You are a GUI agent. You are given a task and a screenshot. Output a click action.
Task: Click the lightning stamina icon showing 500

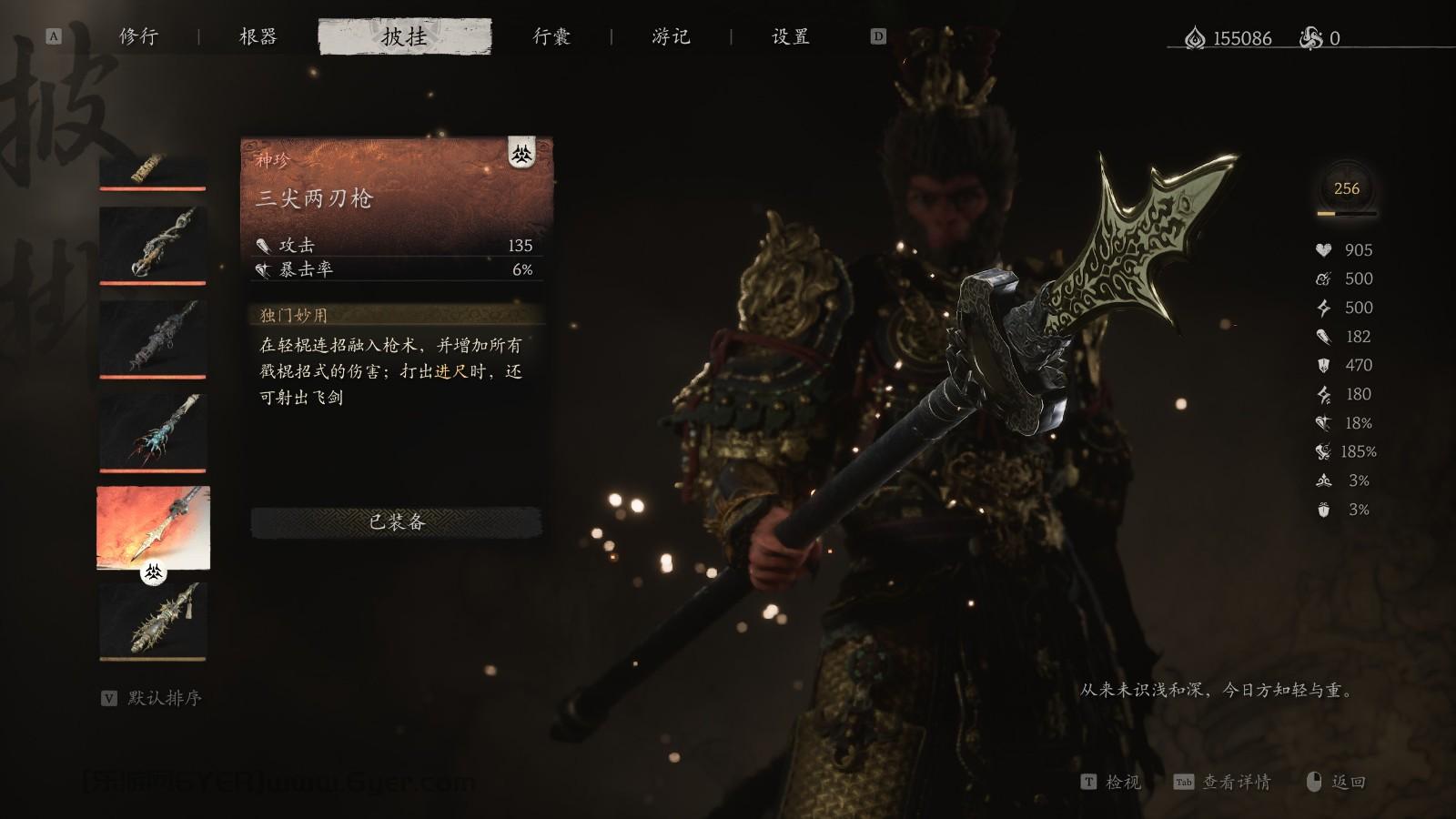pyautogui.click(x=1322, y=308)
